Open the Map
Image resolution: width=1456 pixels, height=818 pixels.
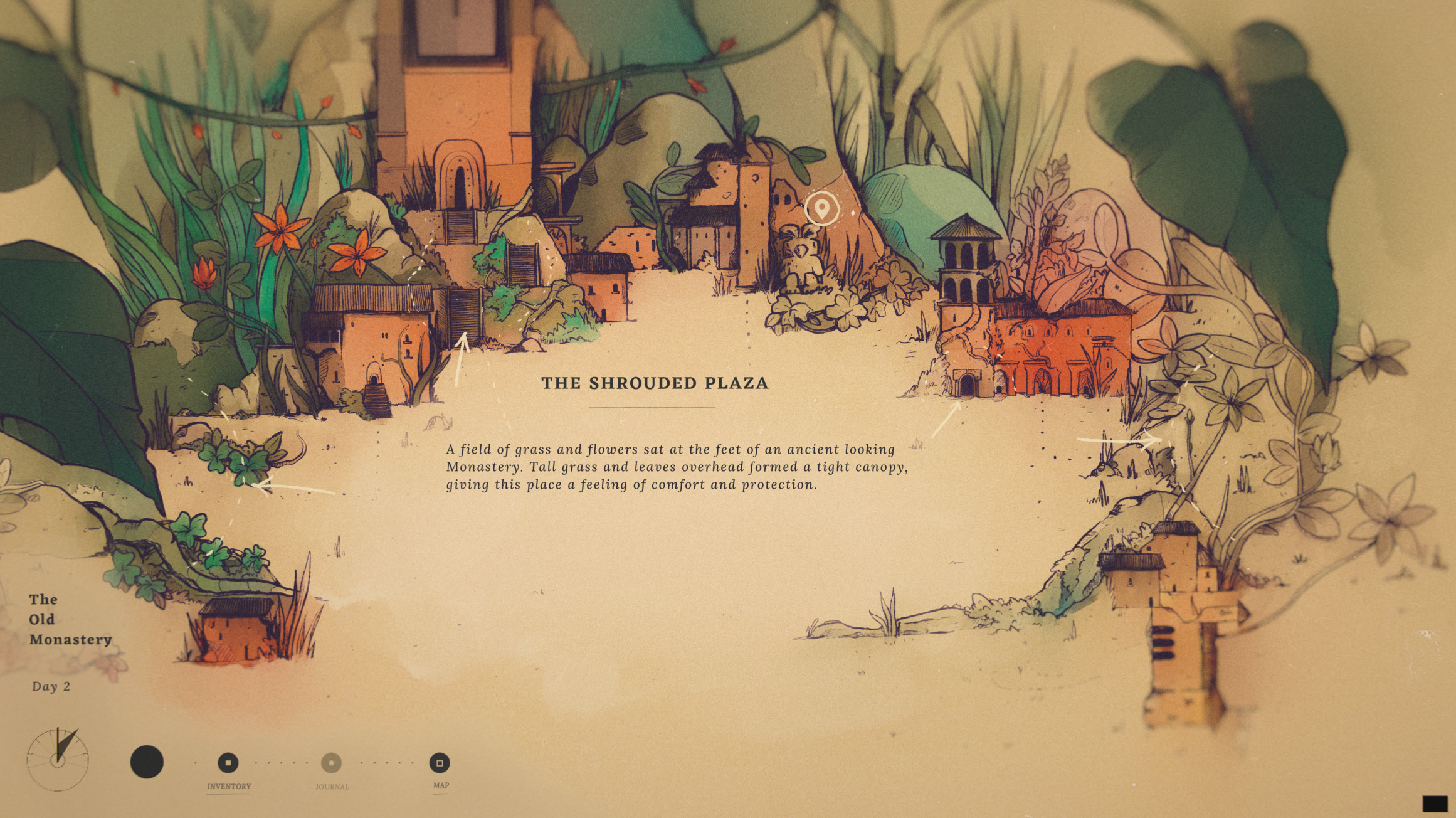(x=440, y=763)
